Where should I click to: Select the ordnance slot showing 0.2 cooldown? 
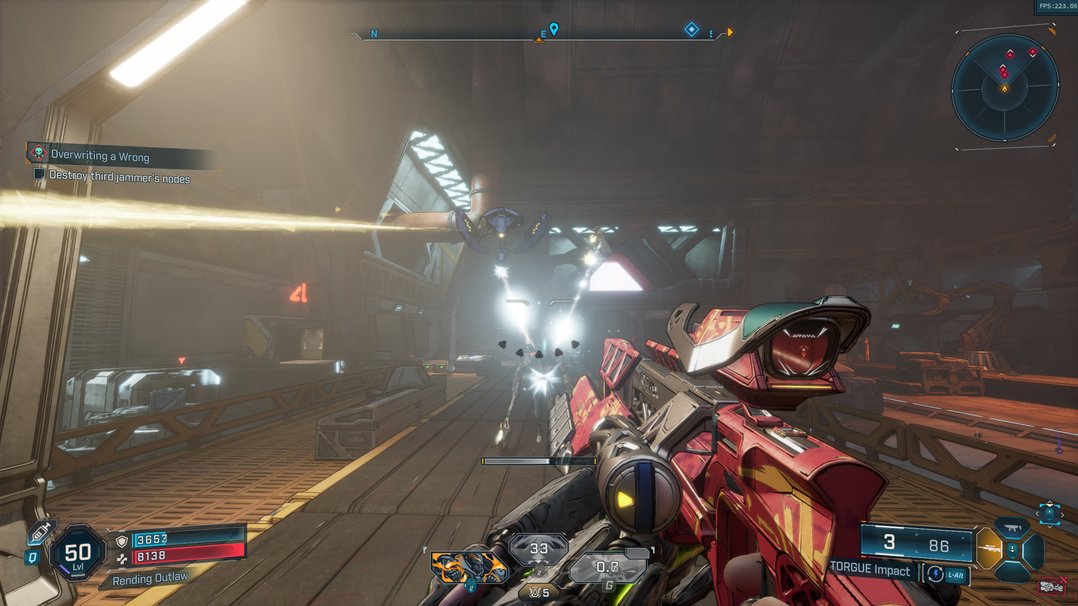[x=608, y=567]
